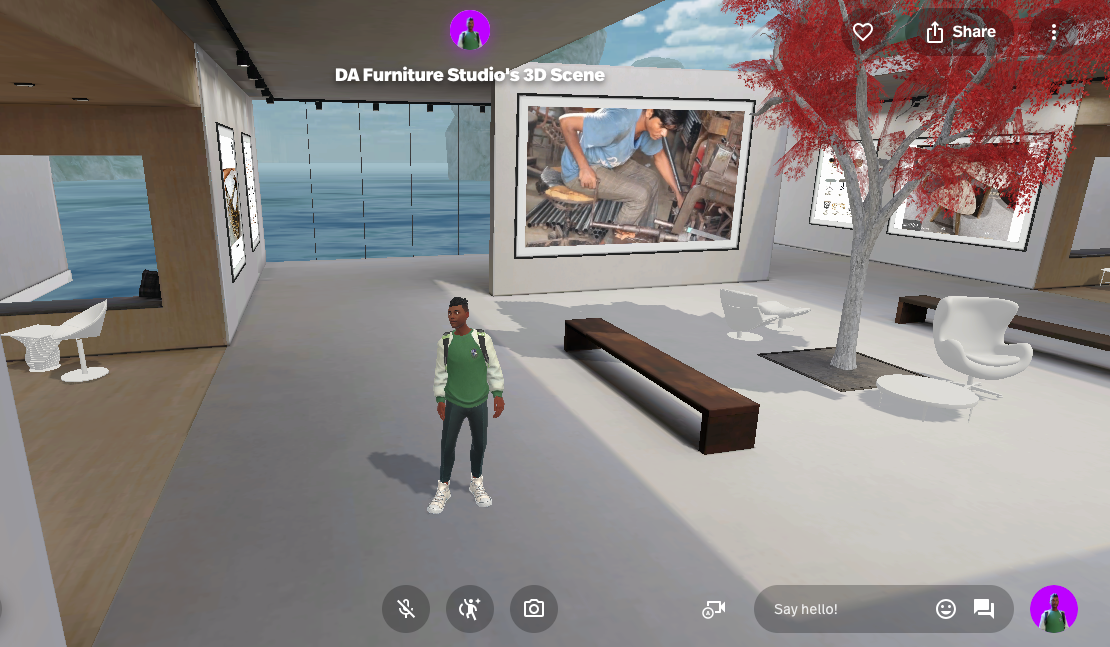This screenshot has width=1110, height=647.
Task: Open the three-dot more options menu
Action: click(1053, 32)
